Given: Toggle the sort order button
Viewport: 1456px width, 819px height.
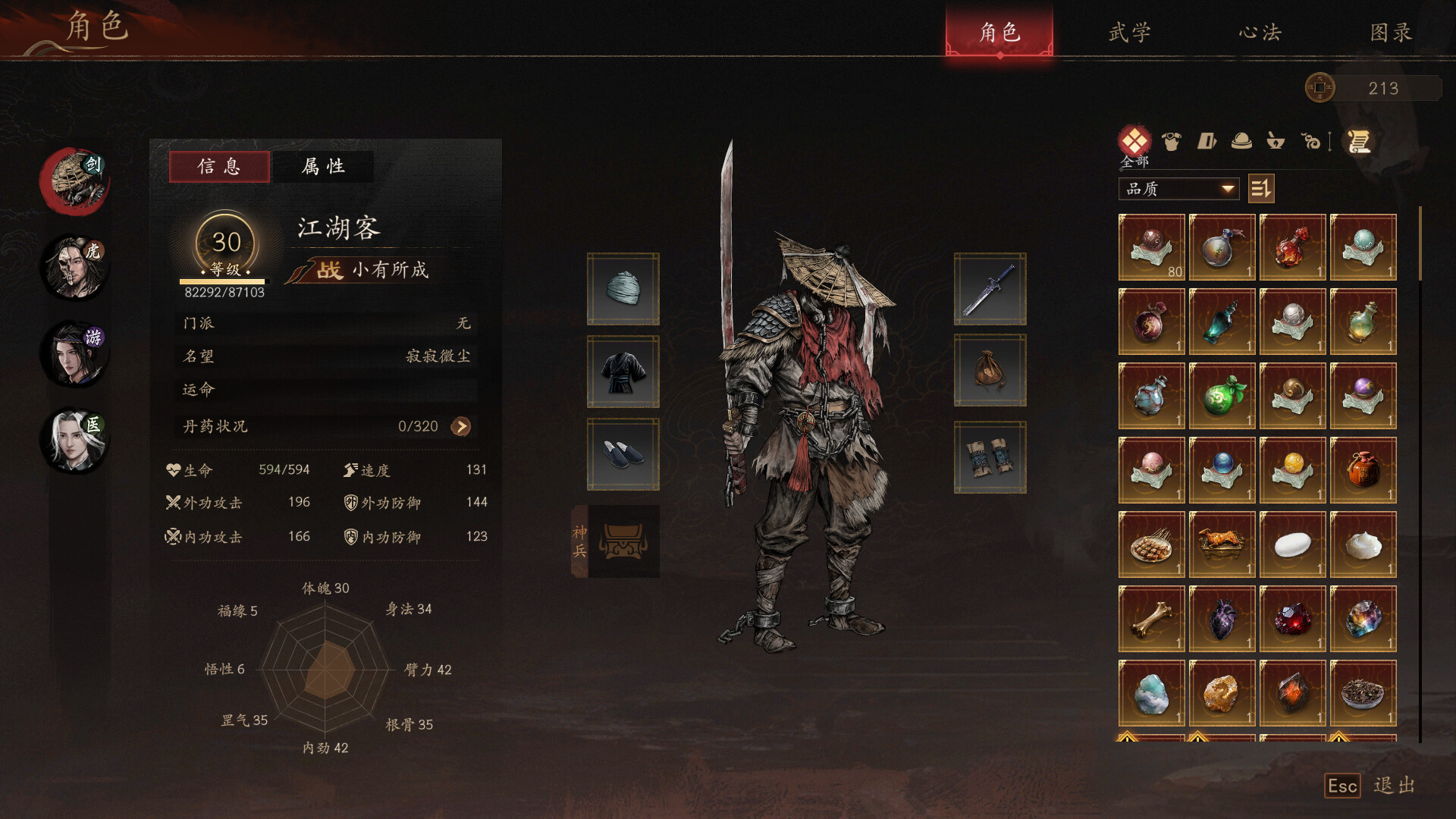Looking at the screenshot, I should pos(1261,189).
